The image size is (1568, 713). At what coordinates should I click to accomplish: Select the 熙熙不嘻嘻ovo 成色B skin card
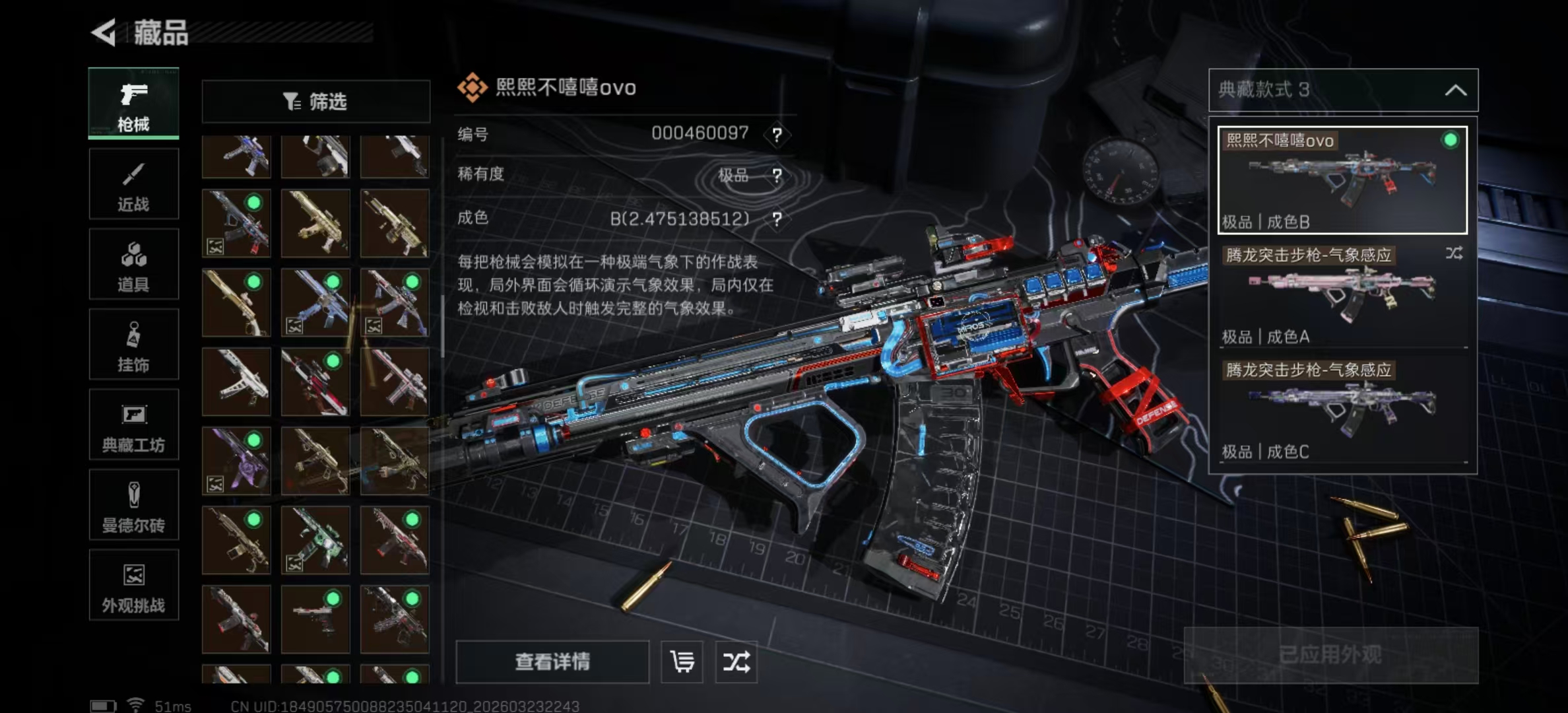click(x=1342, y=180)
